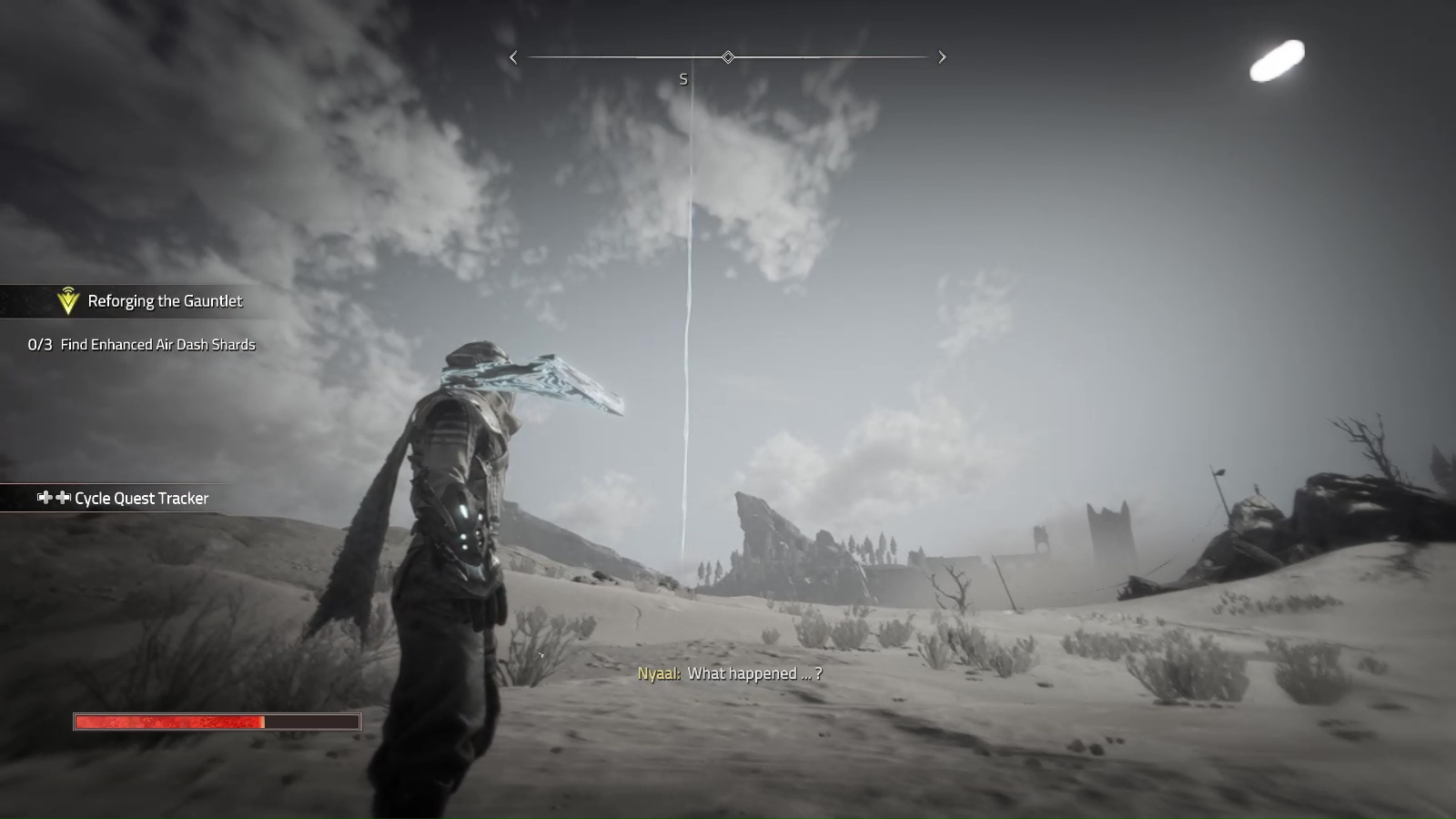Click the Find Enhanced Air Dash Shards objective
Screen dimensions: 1456x819
(157, 345)
